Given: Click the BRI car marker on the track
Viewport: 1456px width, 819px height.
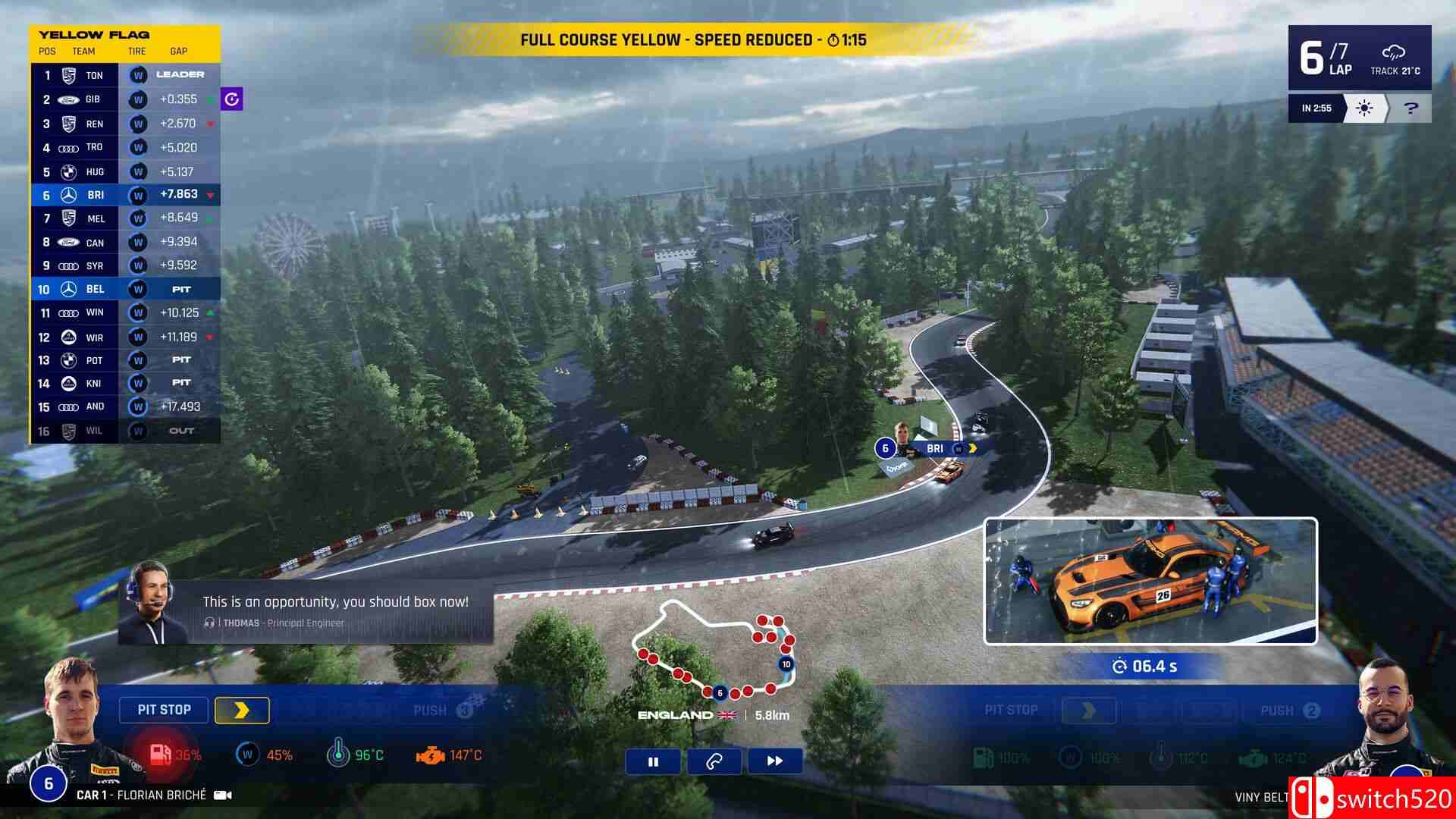Looking at the screenshot, I should [934, 448].
